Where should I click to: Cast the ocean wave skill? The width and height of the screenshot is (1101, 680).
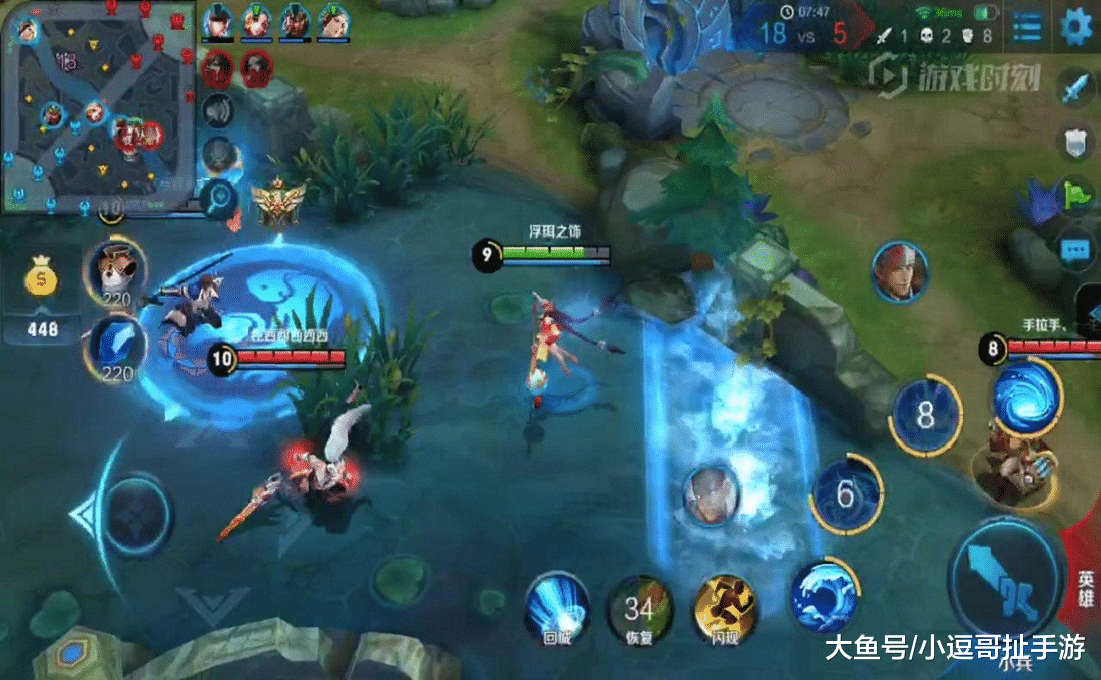824,596
